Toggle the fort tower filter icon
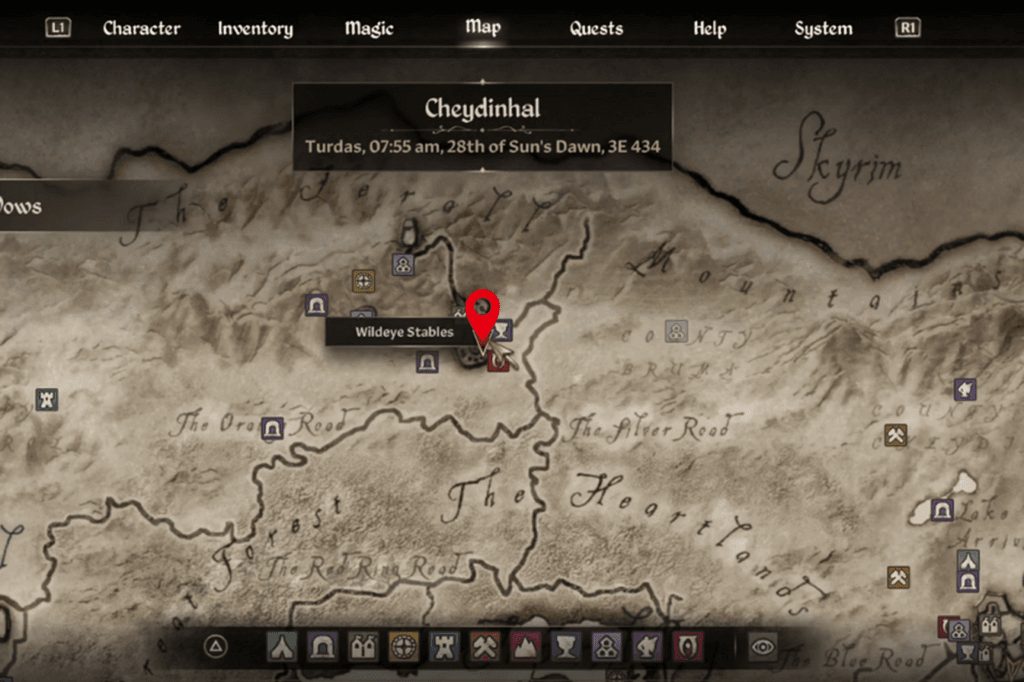The height and width of the screenshot is (682, 1024). point(444,647)
